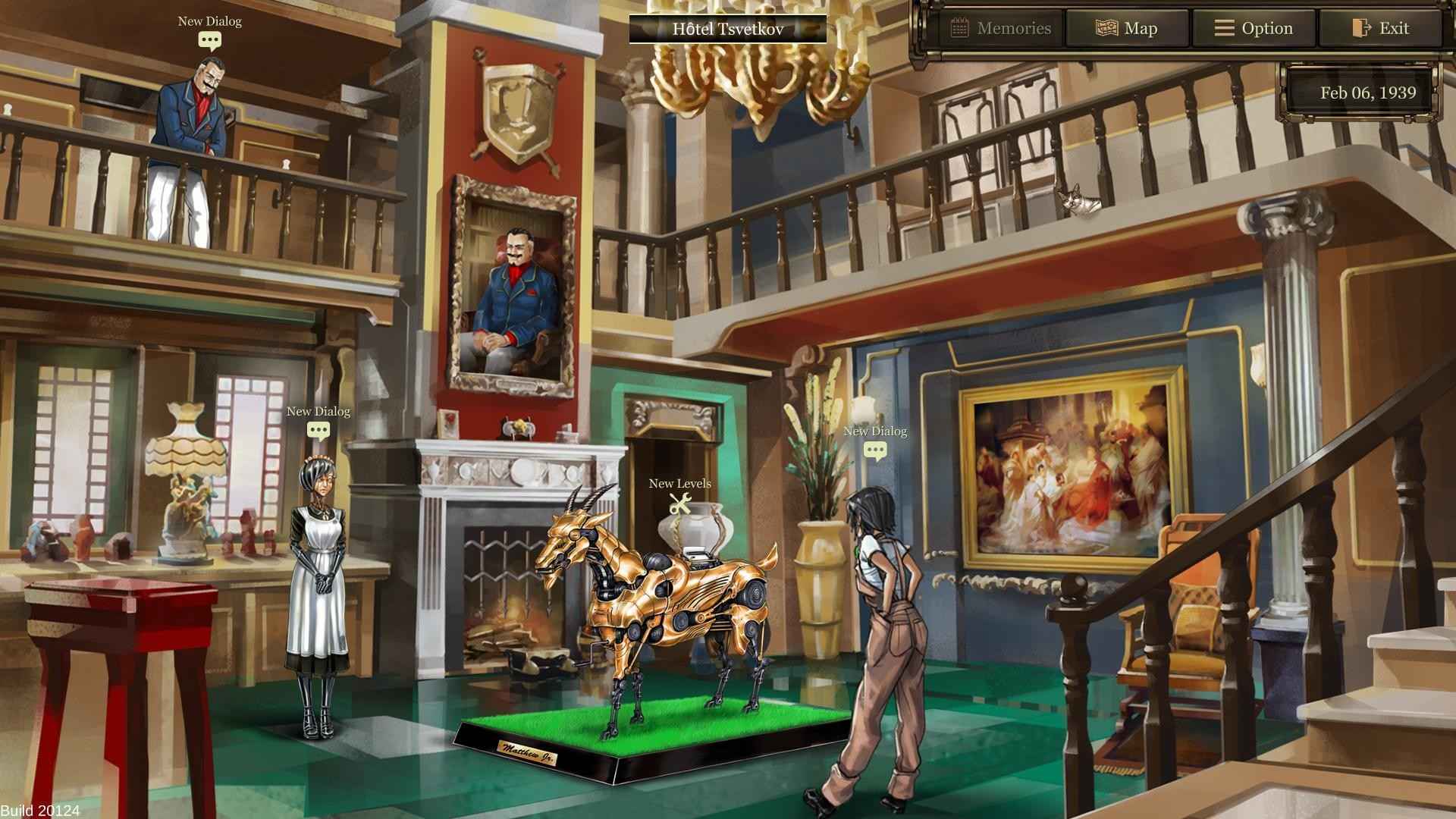Screen dimensions: 1456x819
Task: Click the maid's New Dialog speech bubble
Action: coord(318,428)
